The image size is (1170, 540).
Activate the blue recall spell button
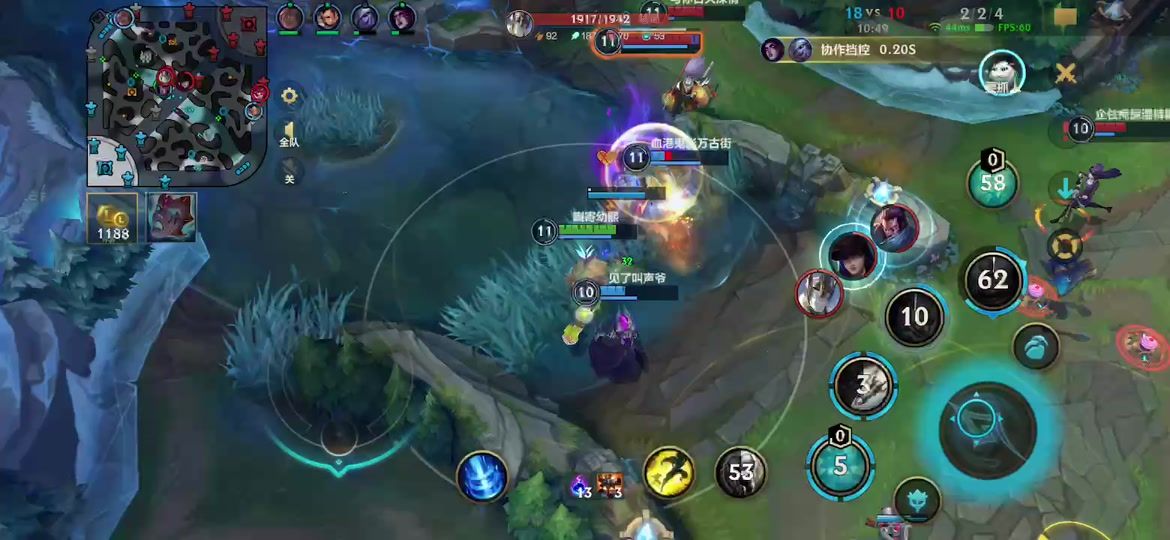482,476
